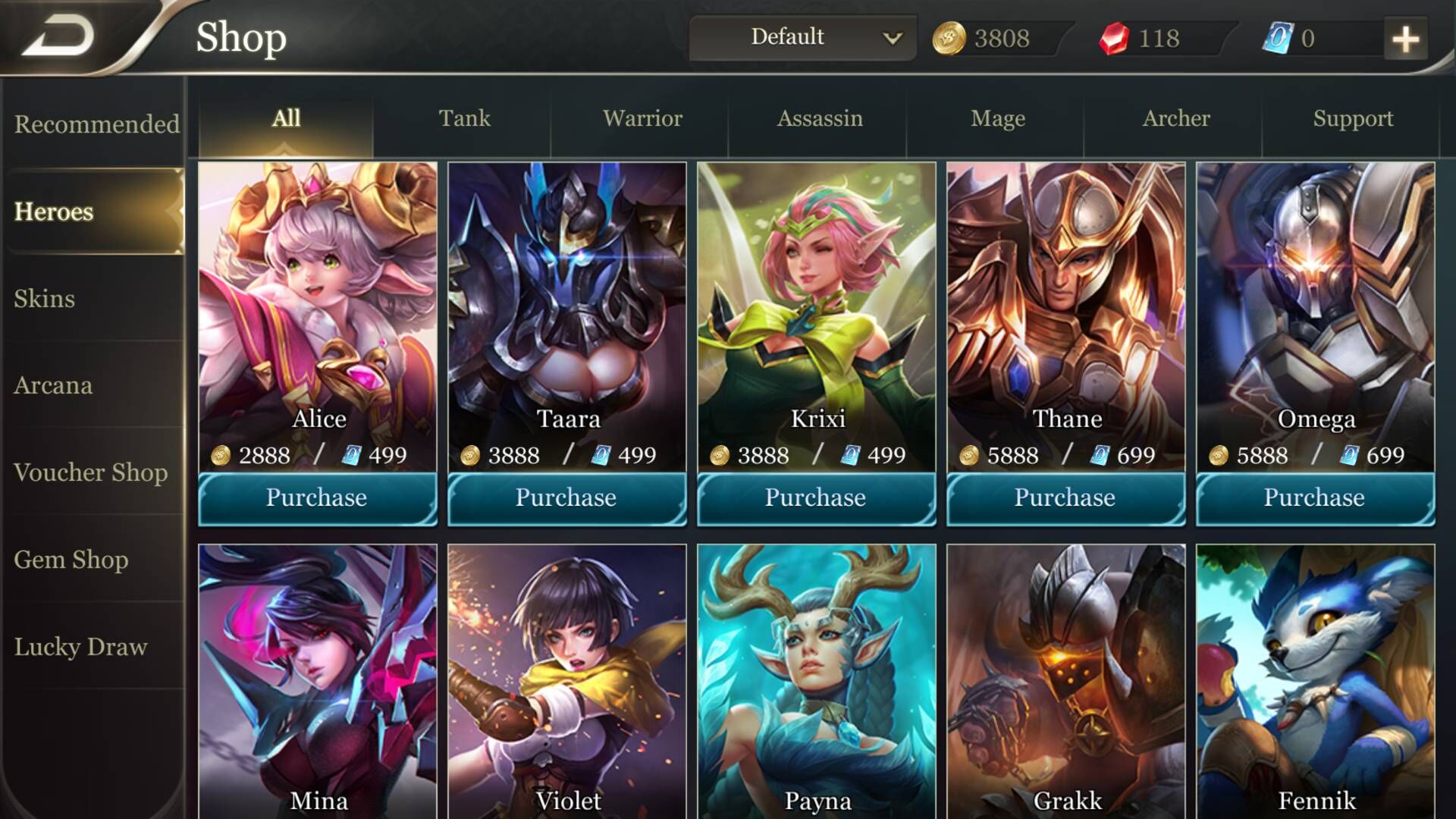
Task: Open the Skins shop section
Action: pos(45,298)
